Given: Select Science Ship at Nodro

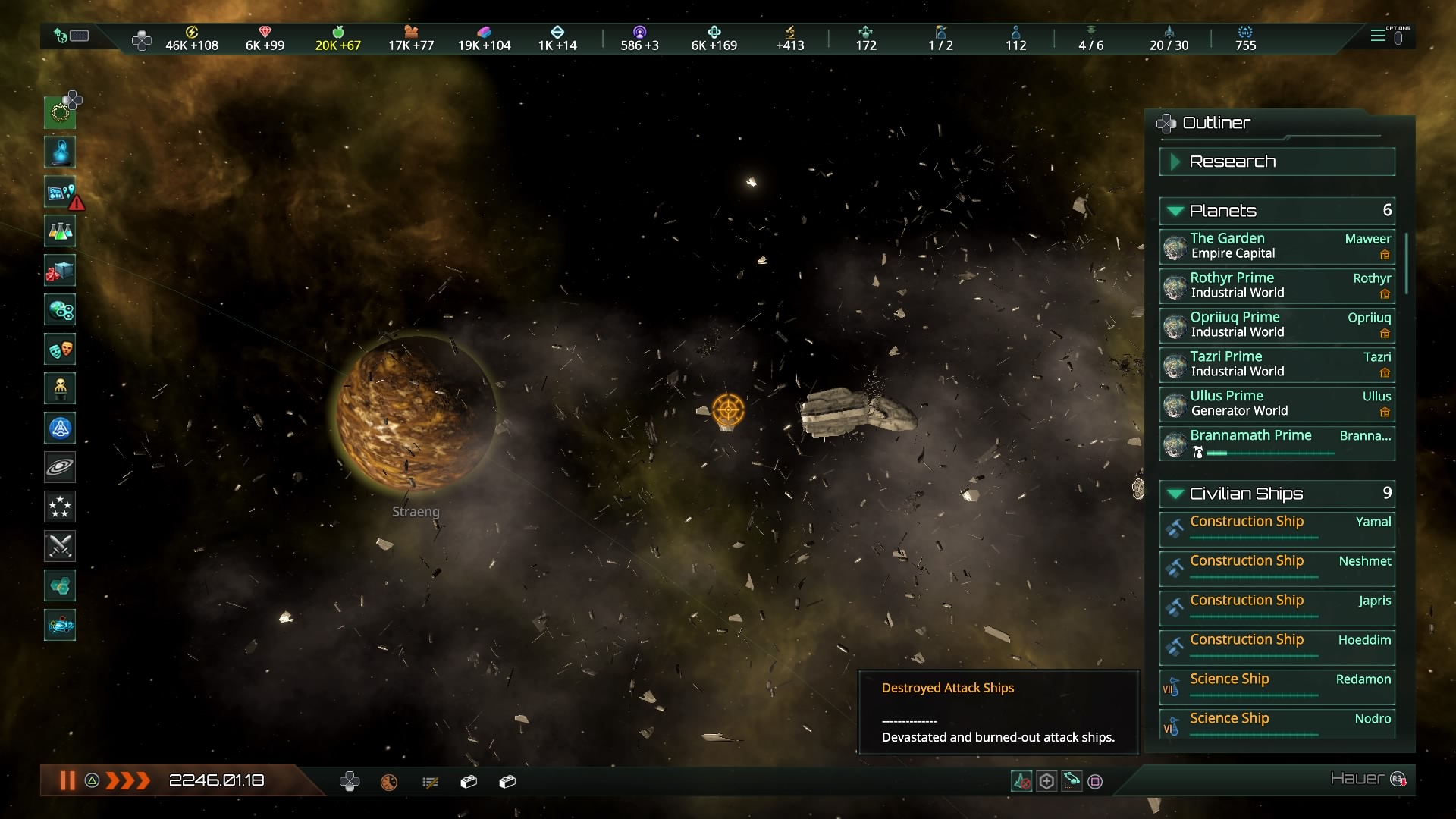Looking at the screenshot, I should (1277, 724).
